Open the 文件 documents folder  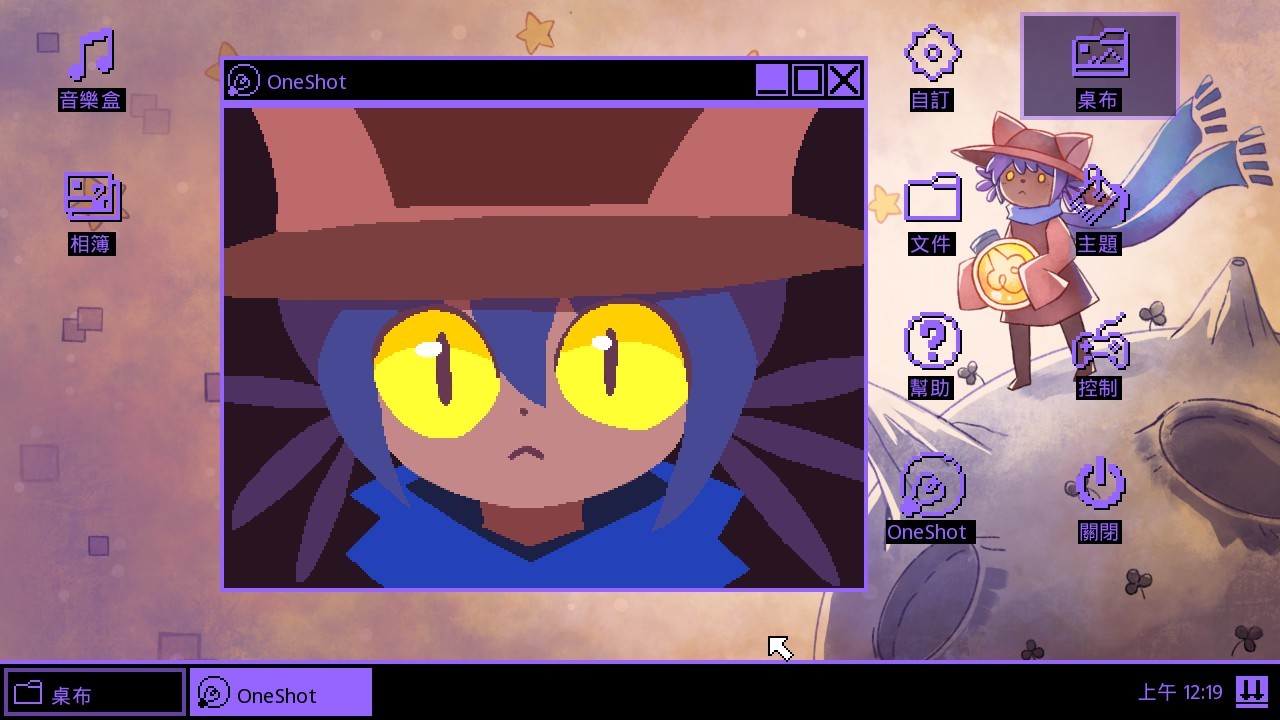tap(932, 200)
